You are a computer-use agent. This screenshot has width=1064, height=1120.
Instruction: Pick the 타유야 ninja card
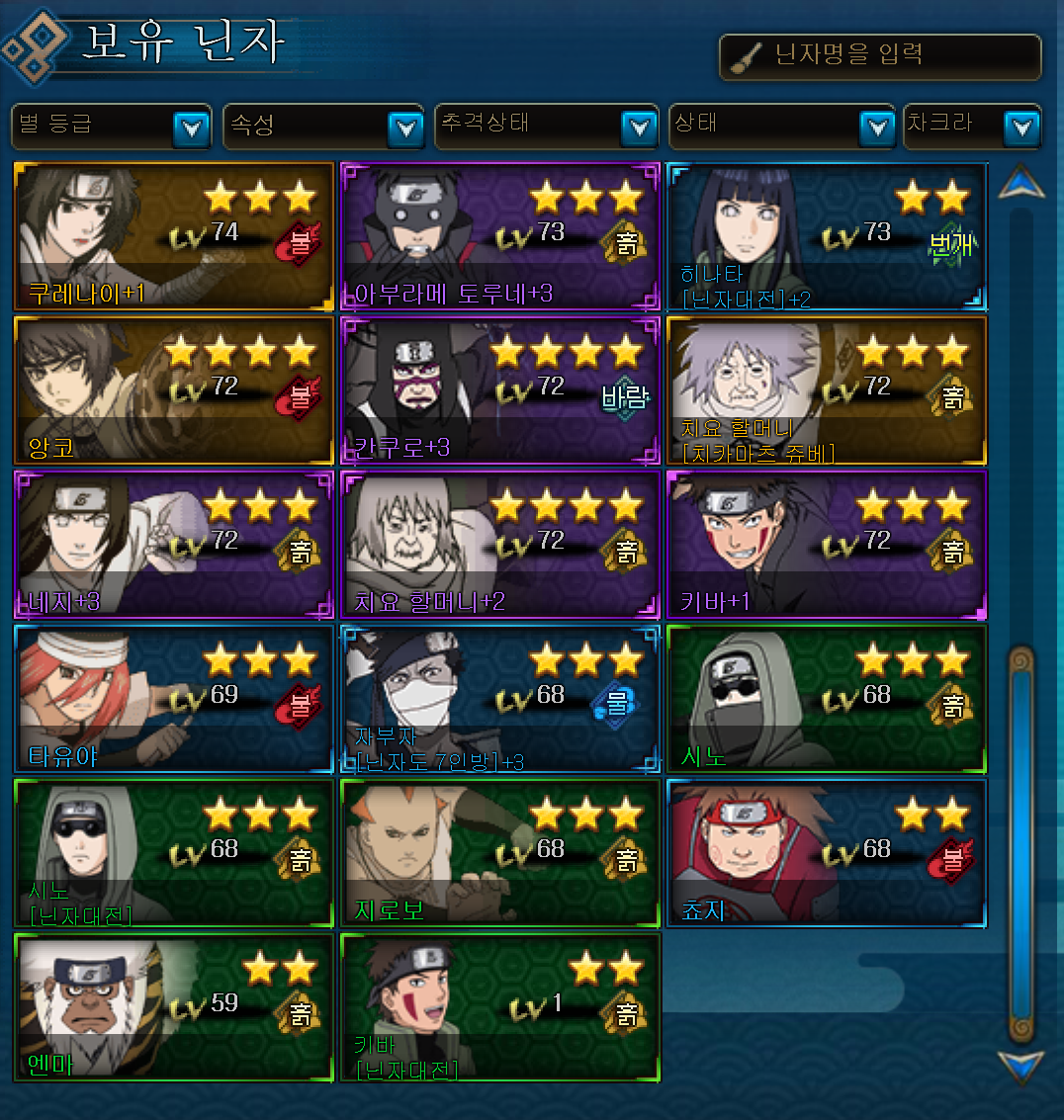tap(174, 699)
